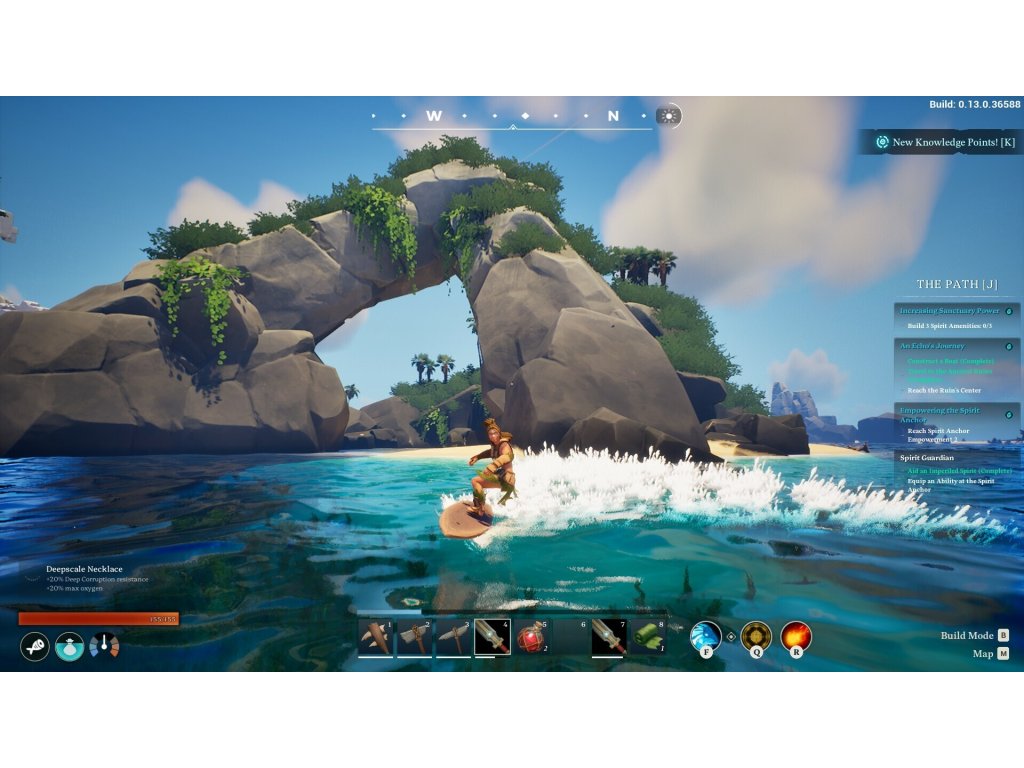Click the fish hunger status icon
Viewport: 1024px width, 768px height.
coord(35,646)
